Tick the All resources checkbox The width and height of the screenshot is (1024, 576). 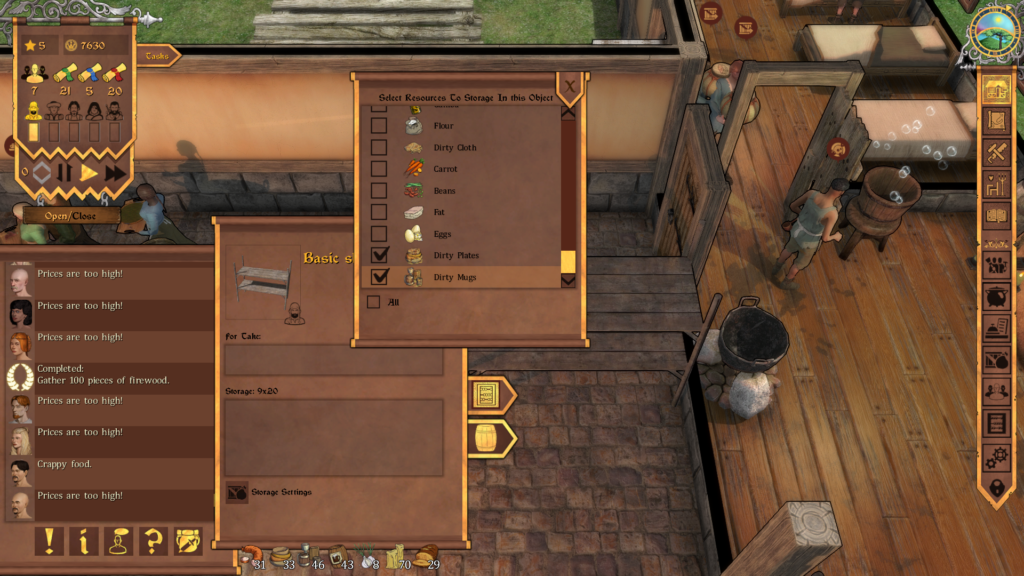click(x=373, y=302)
